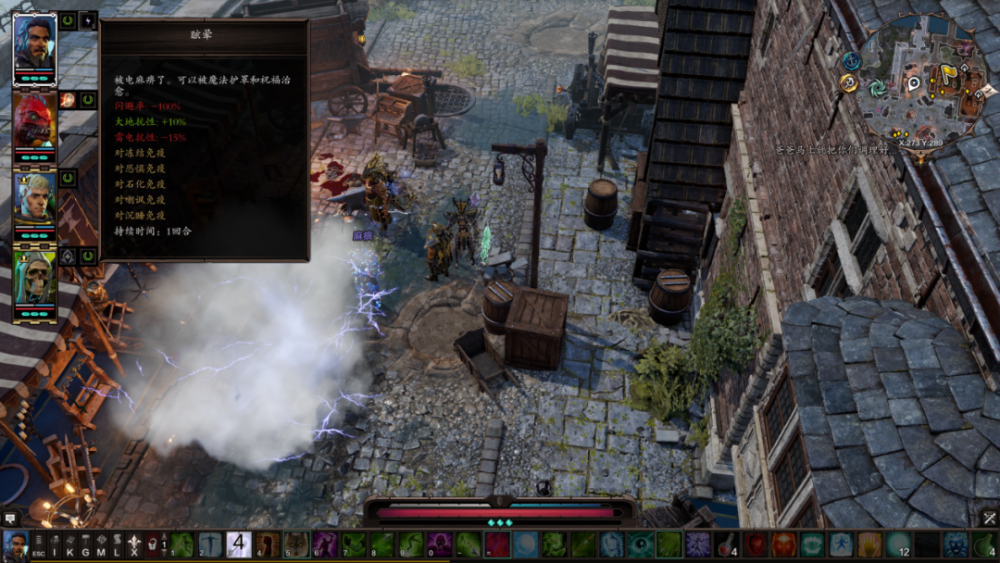Open the crafting panel G button
Screen dimensions: 1000x563
87,546
